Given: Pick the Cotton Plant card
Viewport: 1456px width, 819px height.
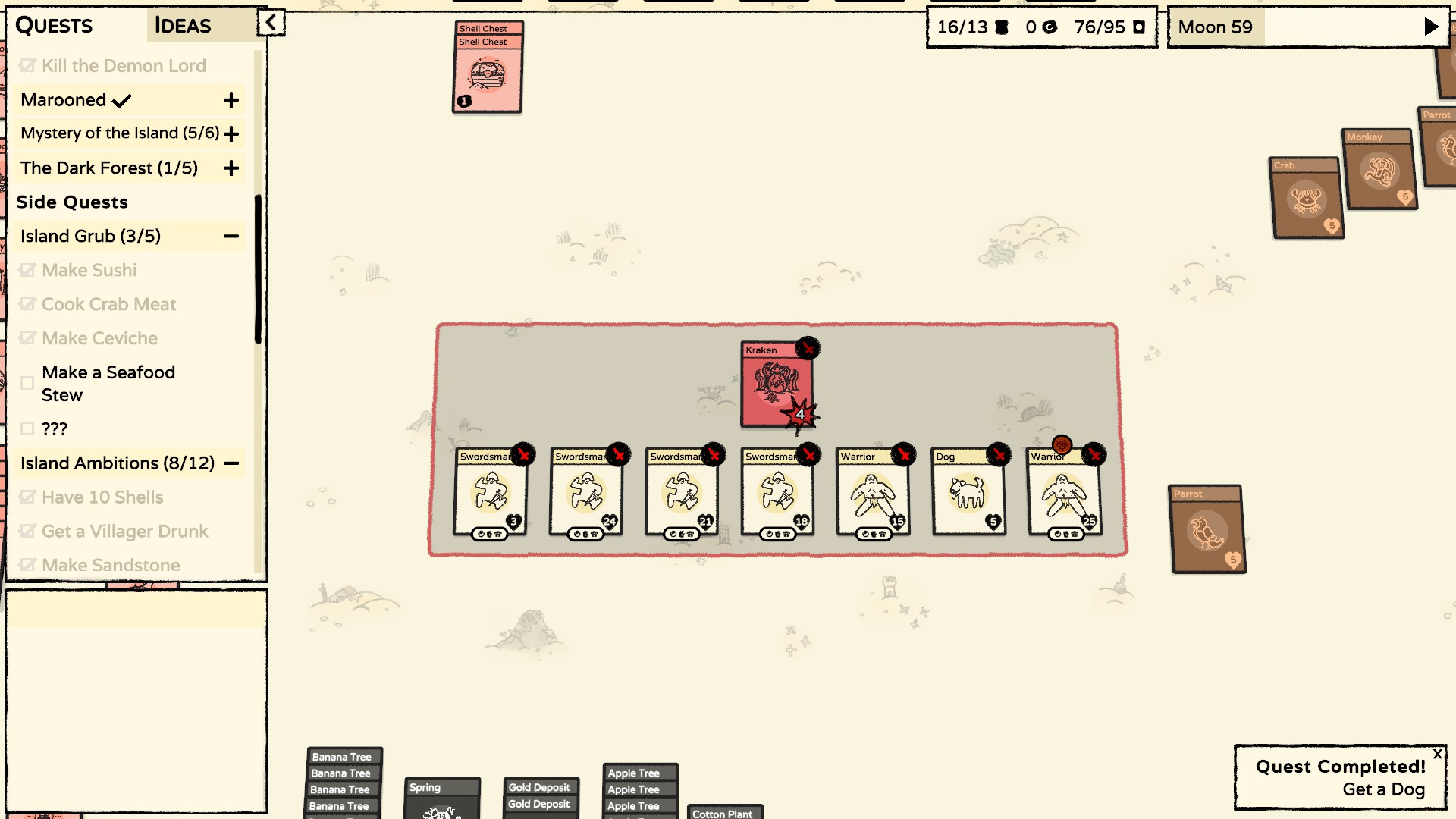Looking at the screenshot, I should tap(723, 812).
